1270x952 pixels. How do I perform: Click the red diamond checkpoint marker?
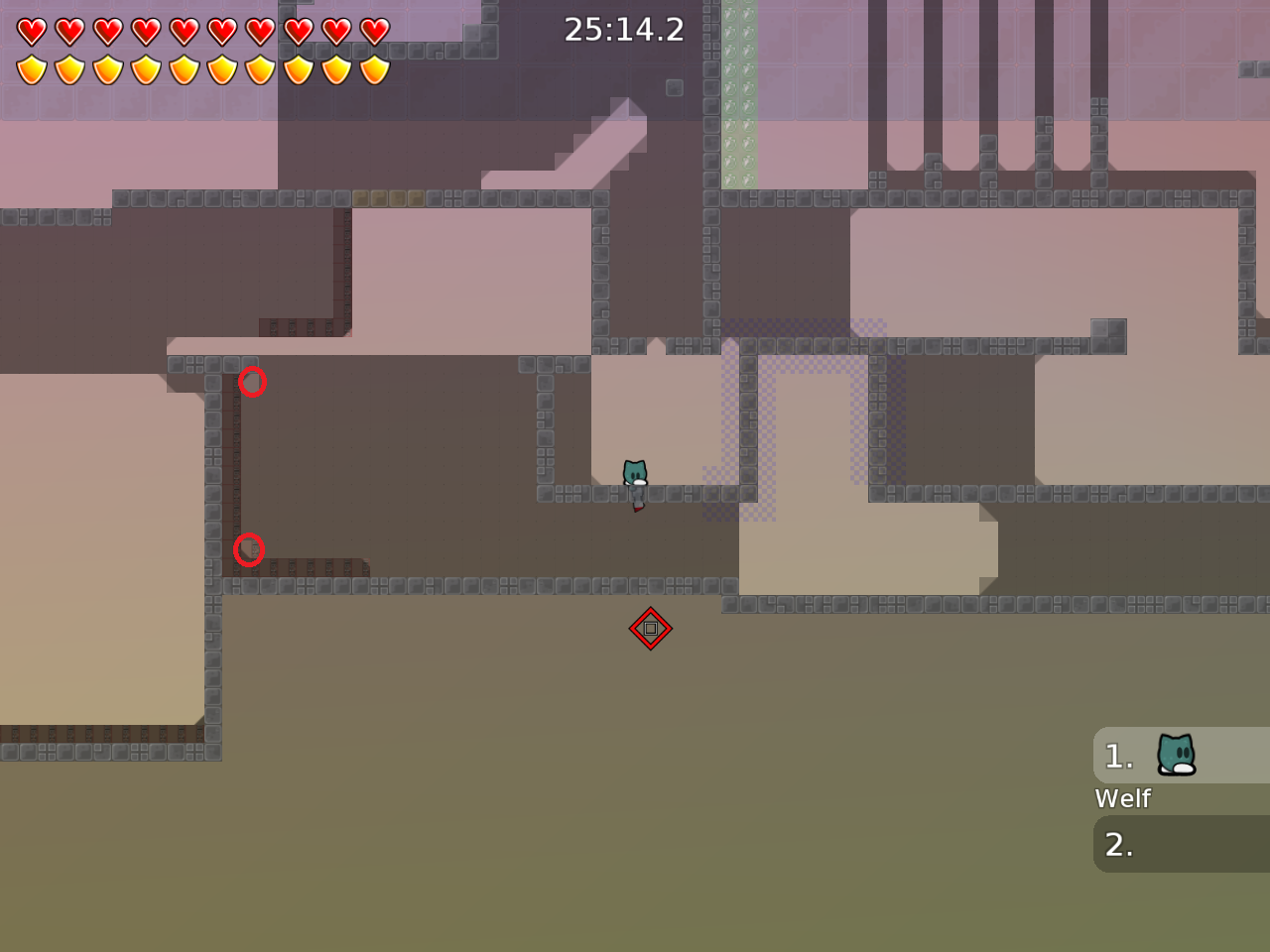coord(652,628)
